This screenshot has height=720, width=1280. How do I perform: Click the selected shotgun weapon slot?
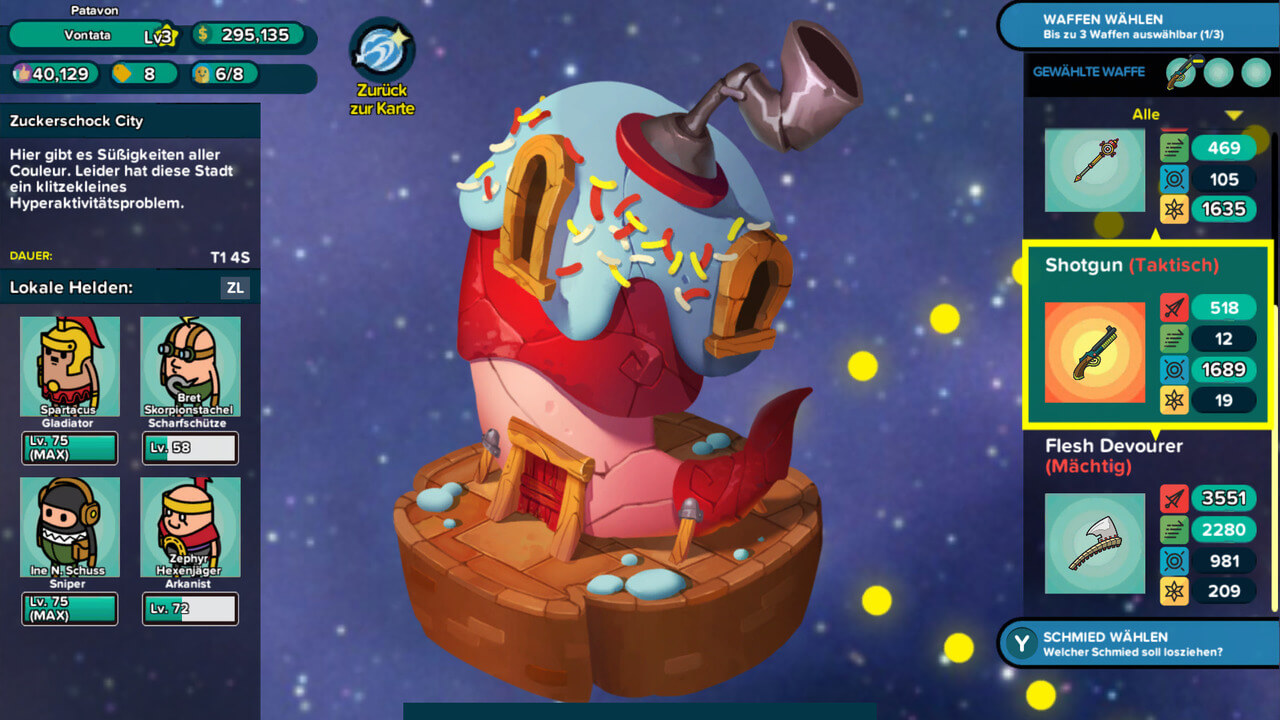(1181, 73)
